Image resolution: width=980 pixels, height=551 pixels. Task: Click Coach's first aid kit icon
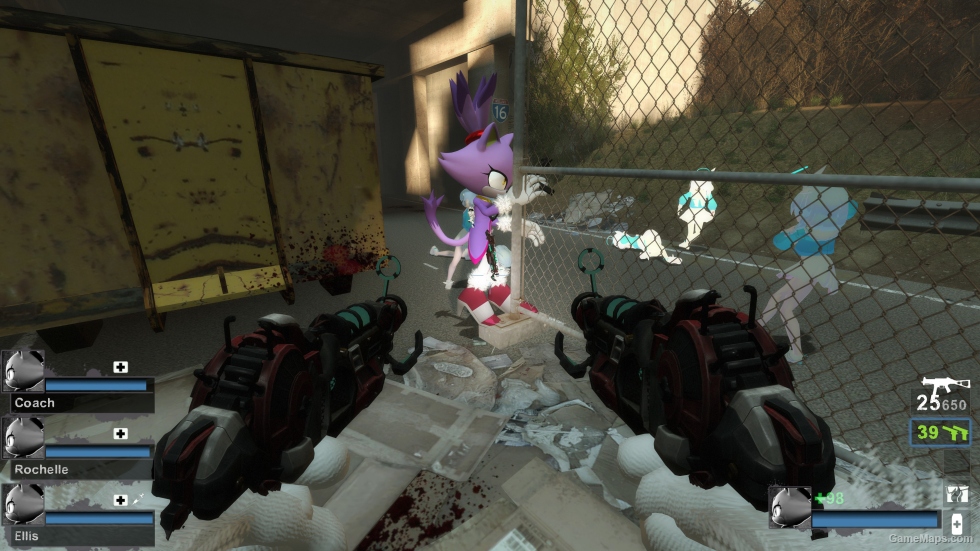(120, 367)
